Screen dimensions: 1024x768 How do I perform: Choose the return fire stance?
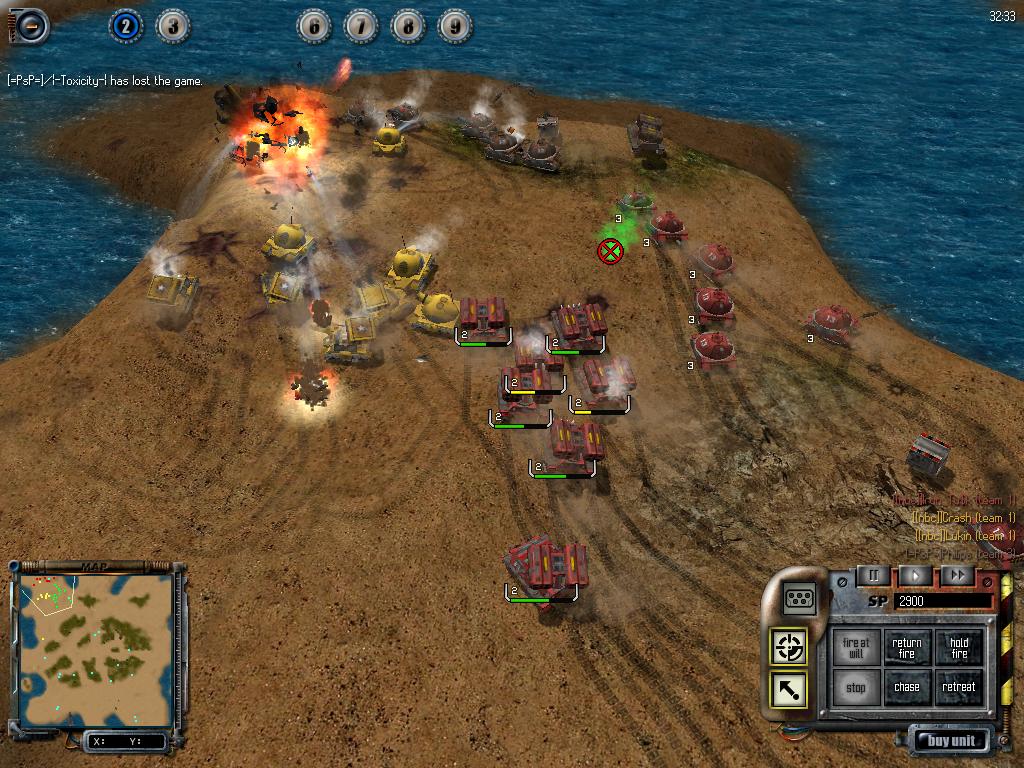coord(907,648)
